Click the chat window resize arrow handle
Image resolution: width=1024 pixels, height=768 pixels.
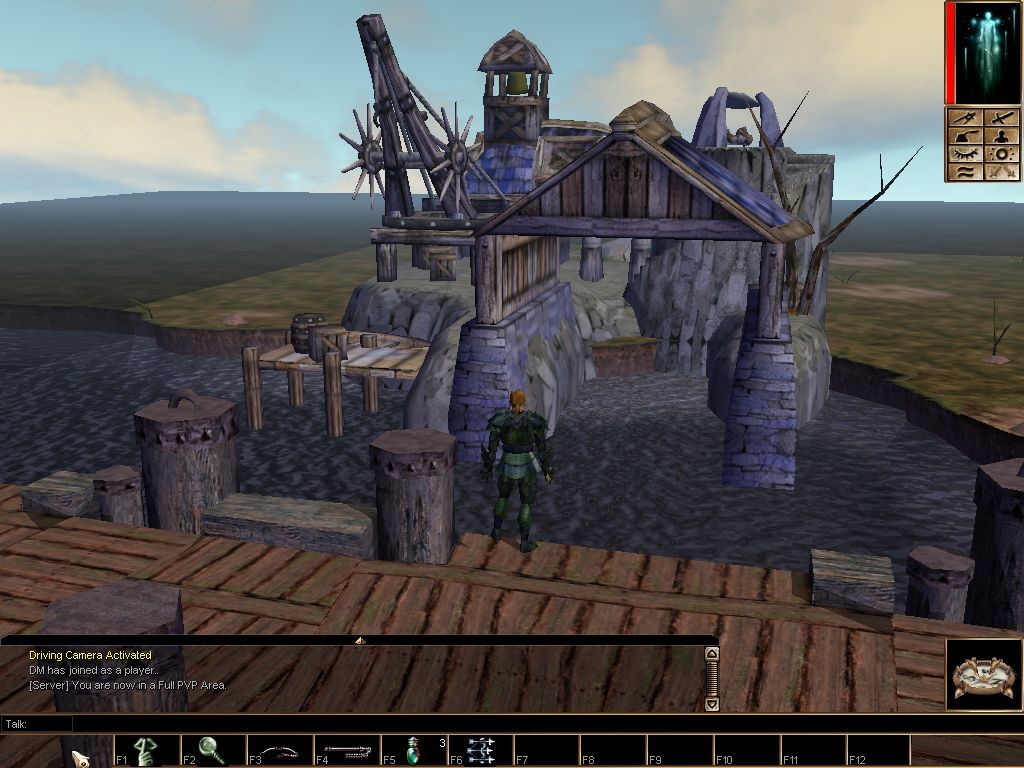click(360, 640)
